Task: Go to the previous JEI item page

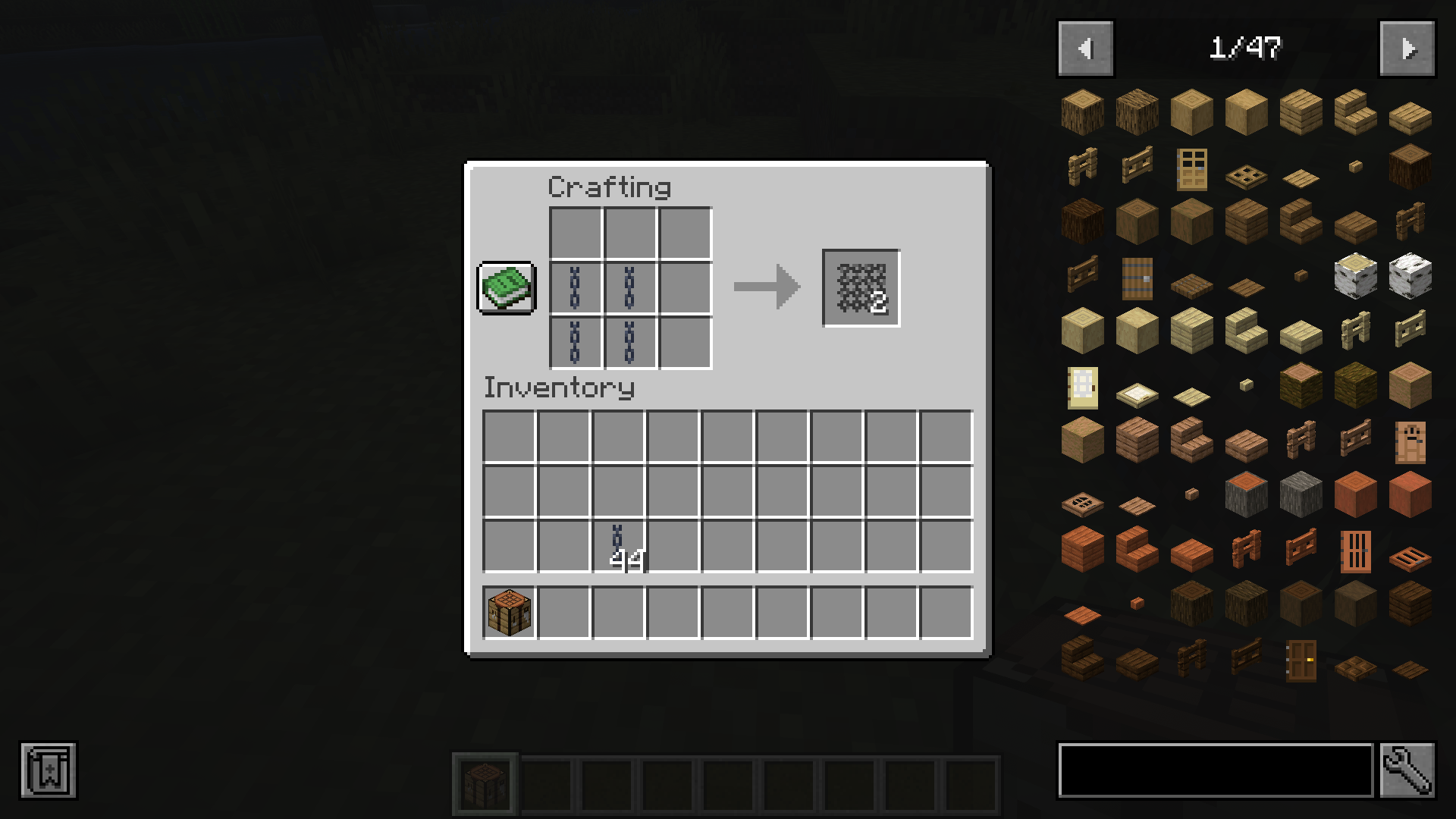Action: 1084,48
